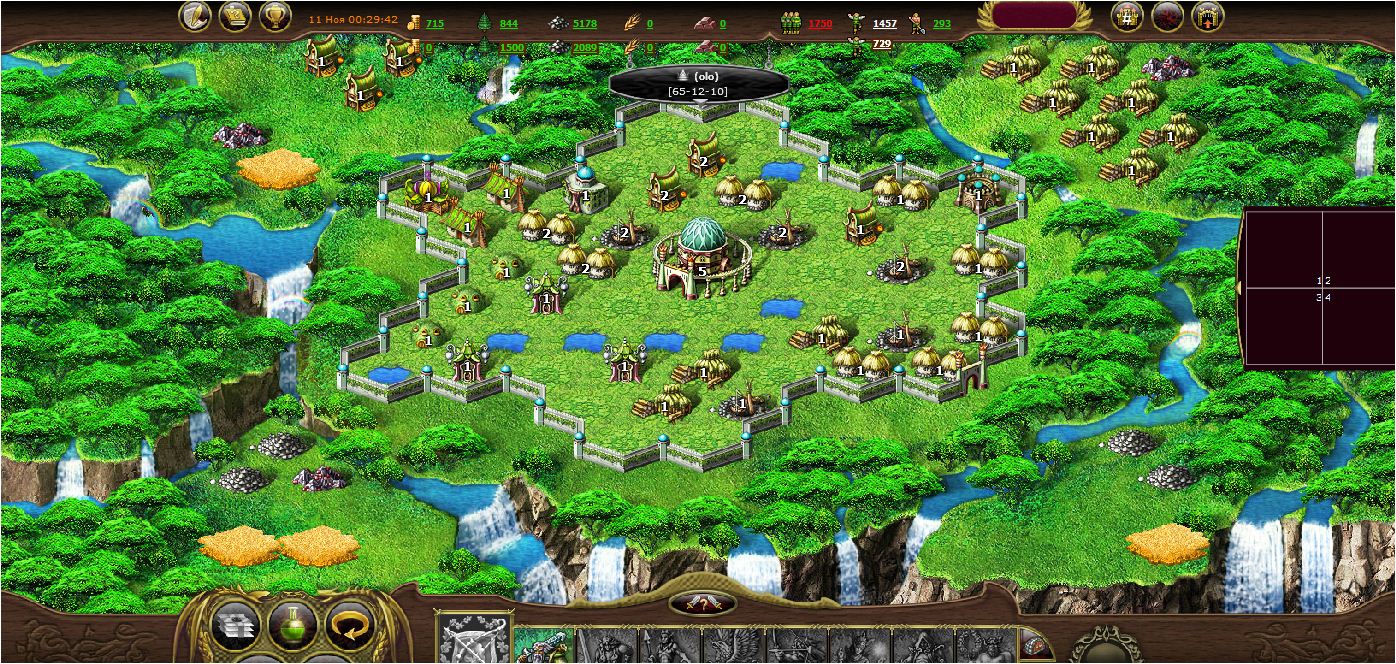Select the gray winged griffin unit portrait
Image resolution: width=1396 pixels, height=664 pixels.
pyautogui.click(x=732, y=646)
